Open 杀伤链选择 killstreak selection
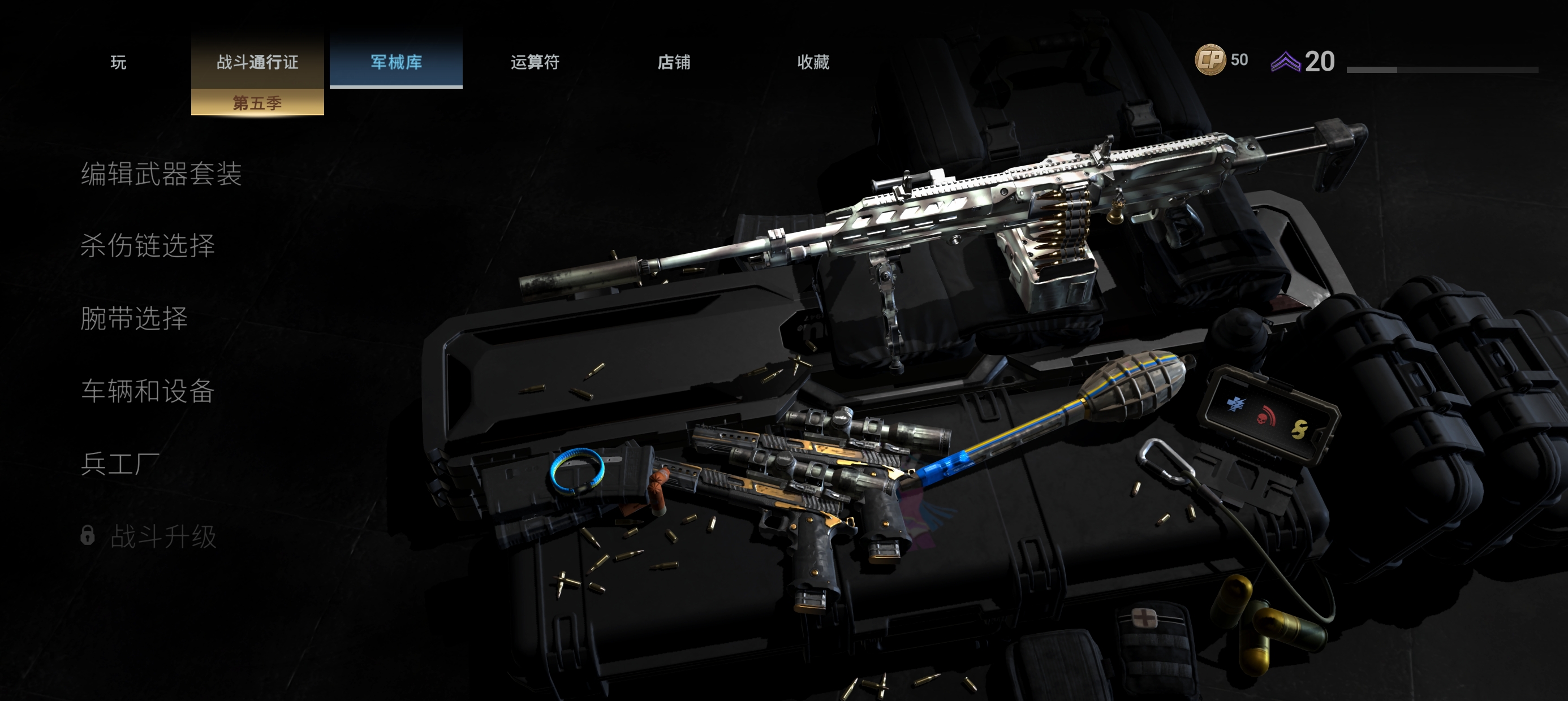Viewport: 1568px width, 701px height. [x=148, y=246]
